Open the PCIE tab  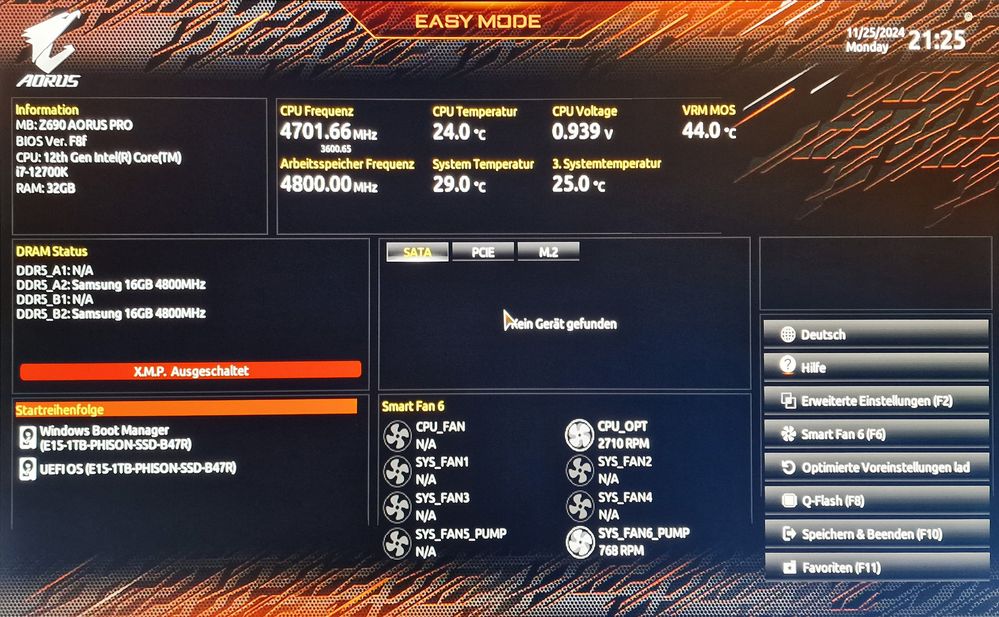483,252
